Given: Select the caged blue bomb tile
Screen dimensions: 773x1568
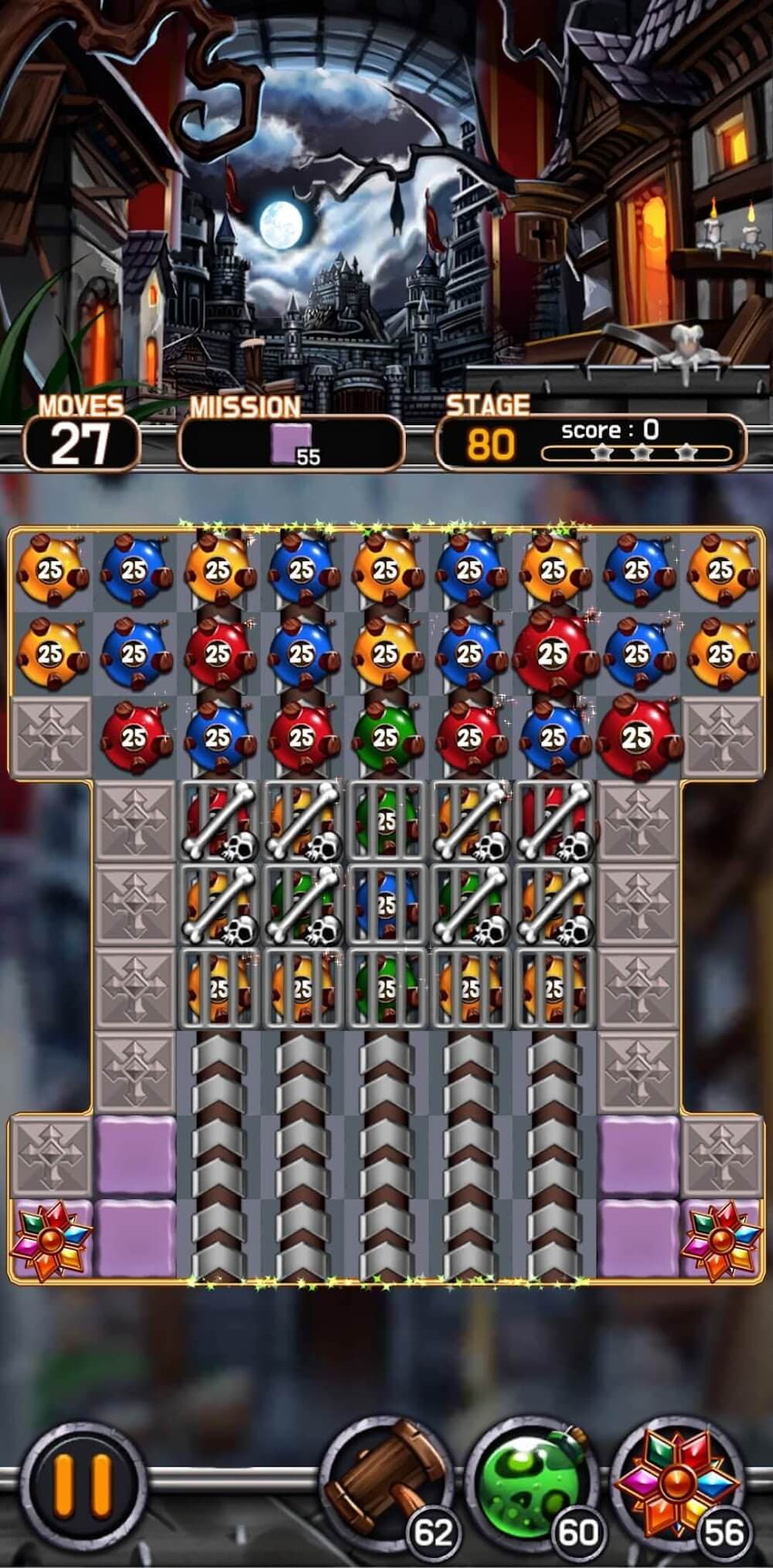Looking at the screenshot, I should (x=386, y=903).
